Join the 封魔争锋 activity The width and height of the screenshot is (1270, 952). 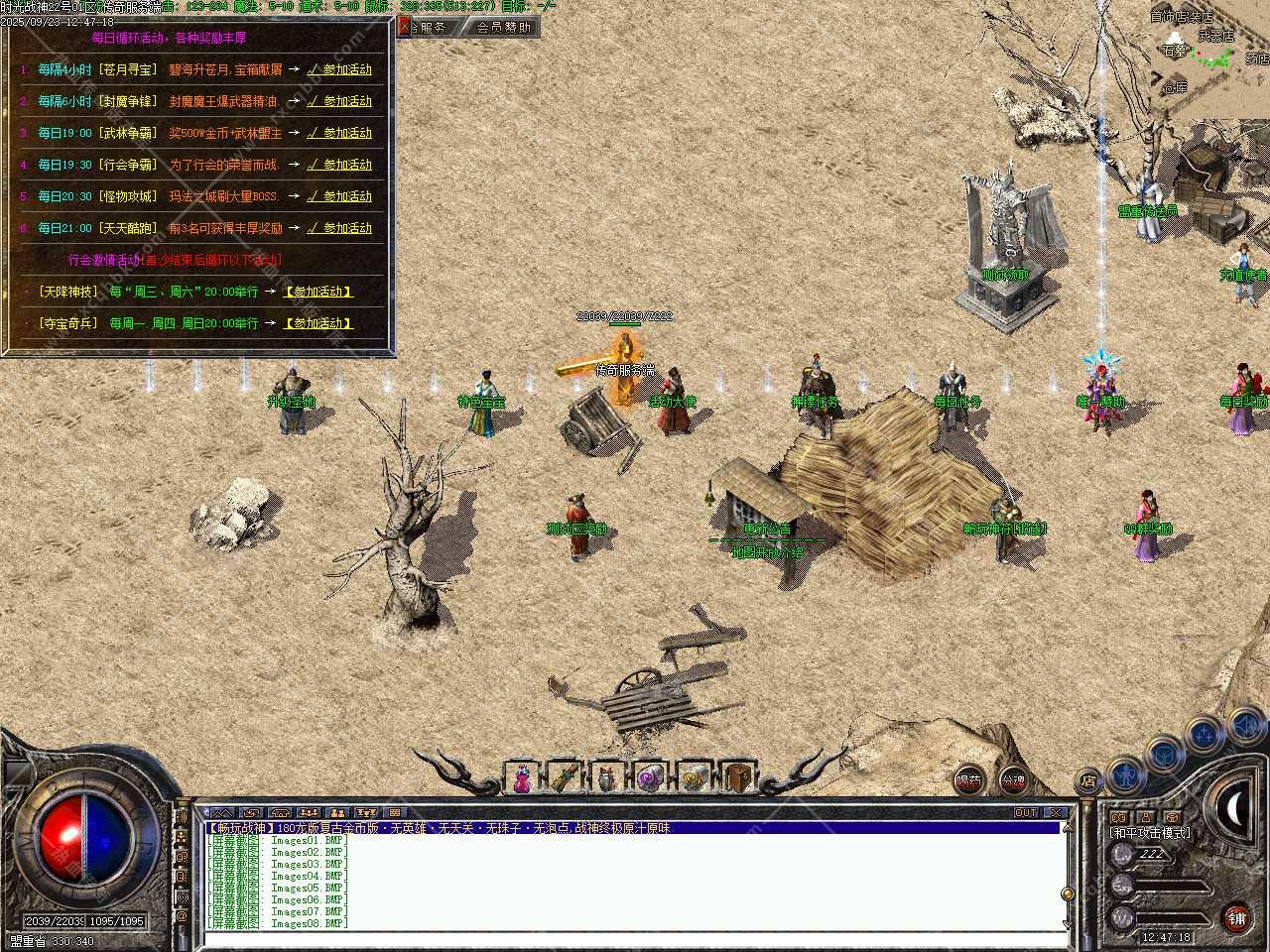(x=339, y=101)
